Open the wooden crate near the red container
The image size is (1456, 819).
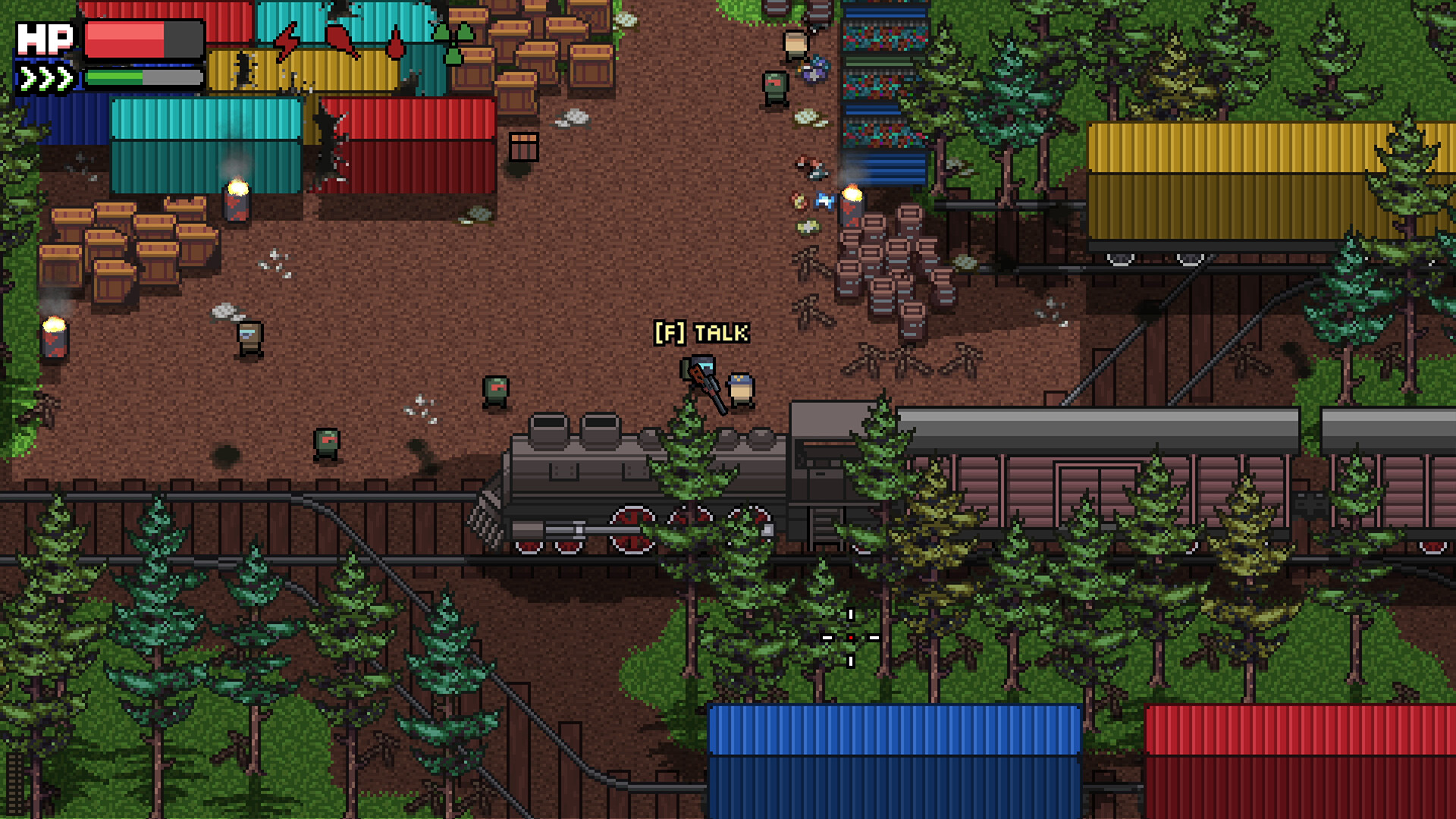click(523, 146)
